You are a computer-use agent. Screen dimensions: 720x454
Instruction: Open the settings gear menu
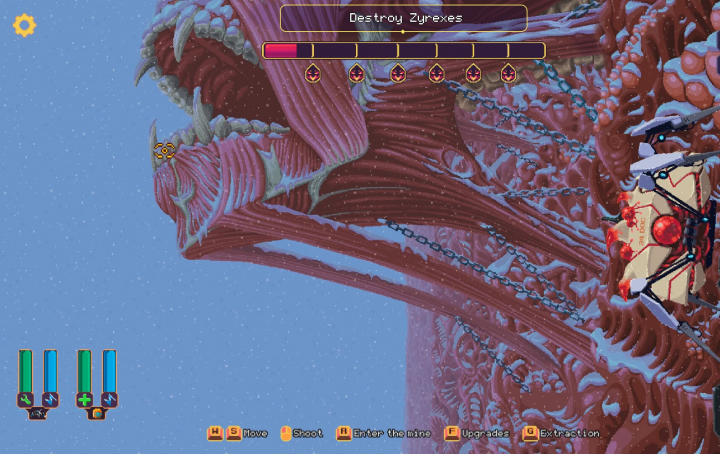(24, 25)
